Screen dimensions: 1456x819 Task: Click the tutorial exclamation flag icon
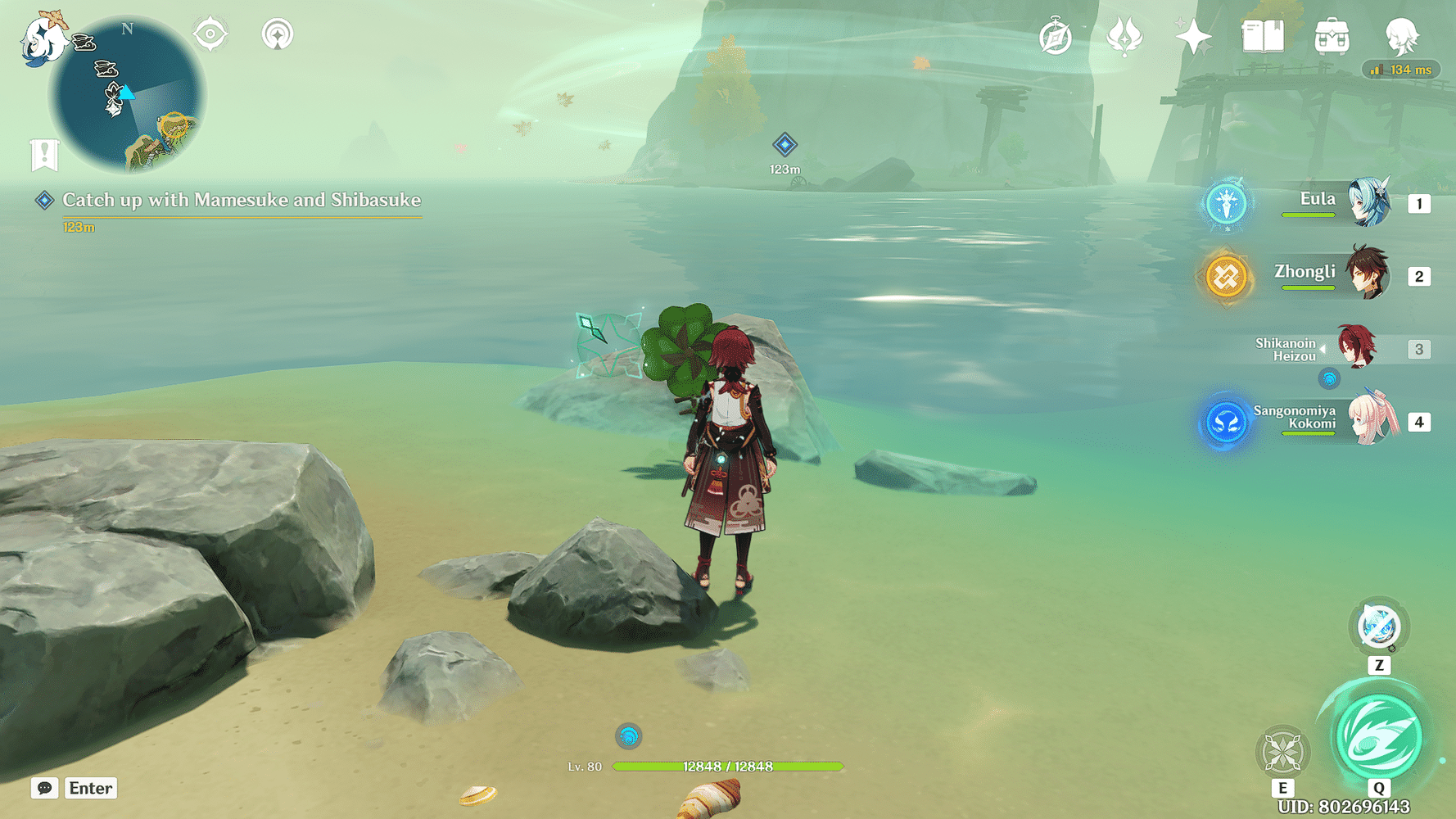(43, 153)
